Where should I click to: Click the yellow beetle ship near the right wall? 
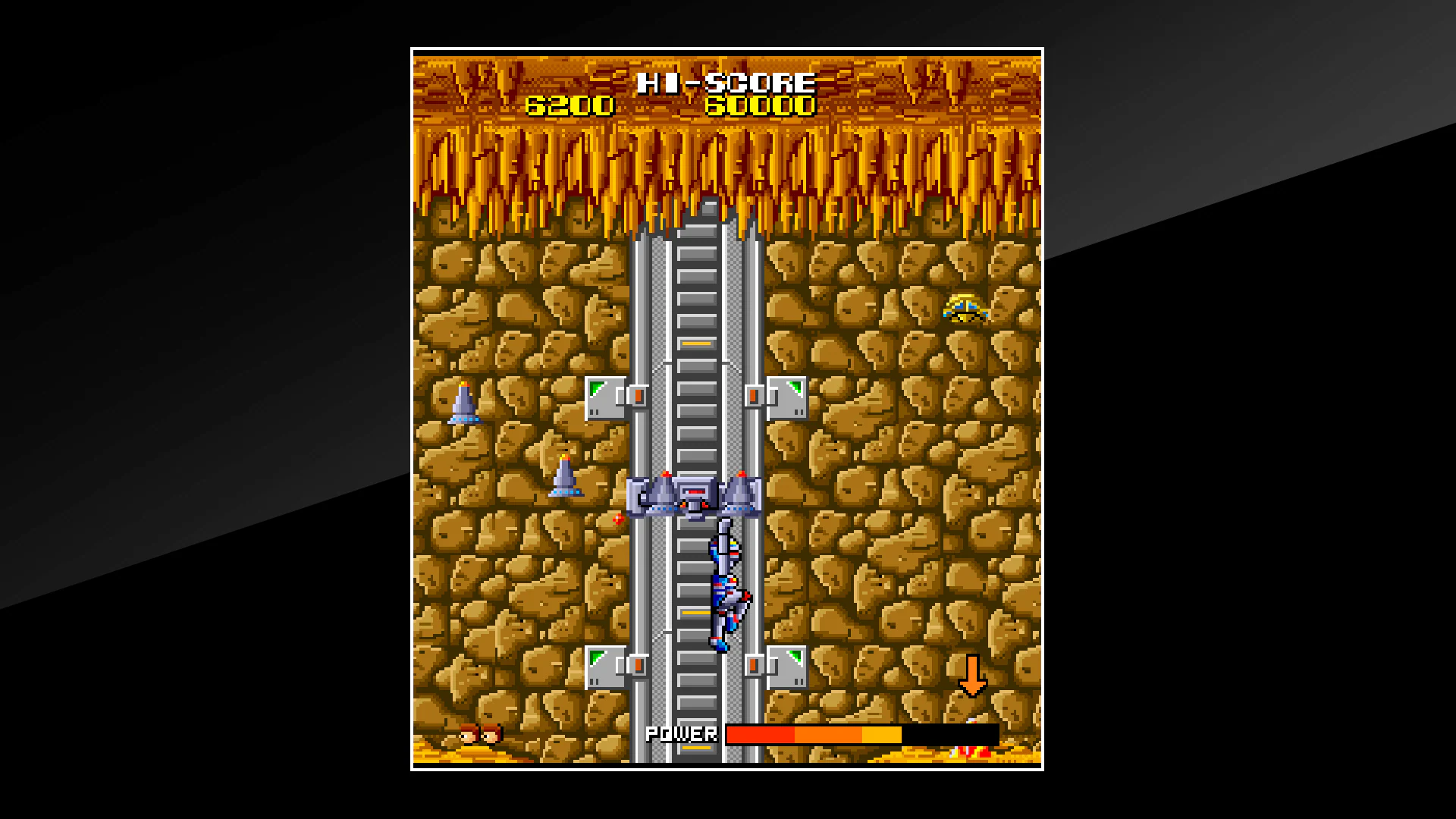point(967,309)
